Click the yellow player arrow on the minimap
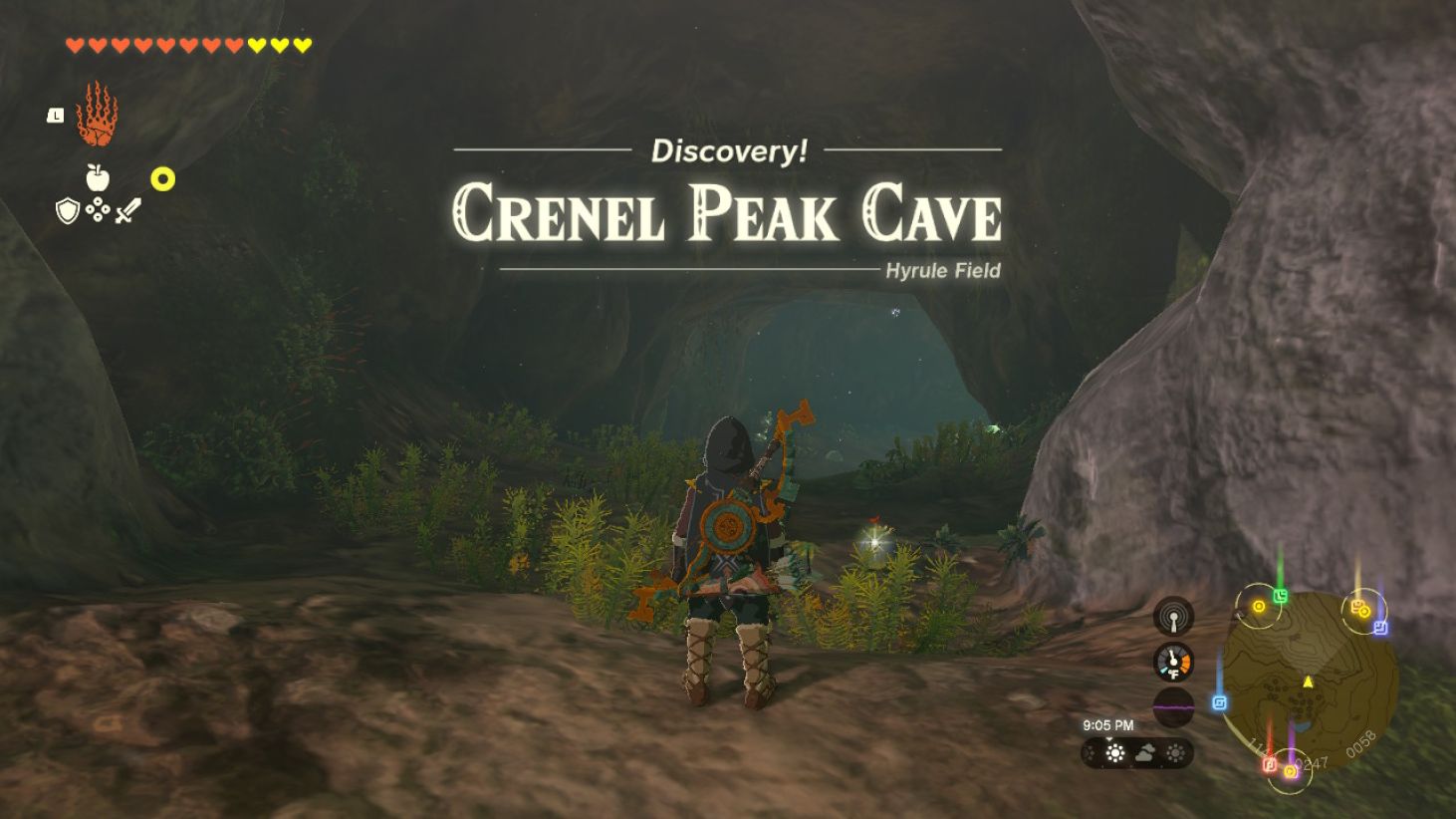This screenshot has width=1456, height=819. 1308,682
